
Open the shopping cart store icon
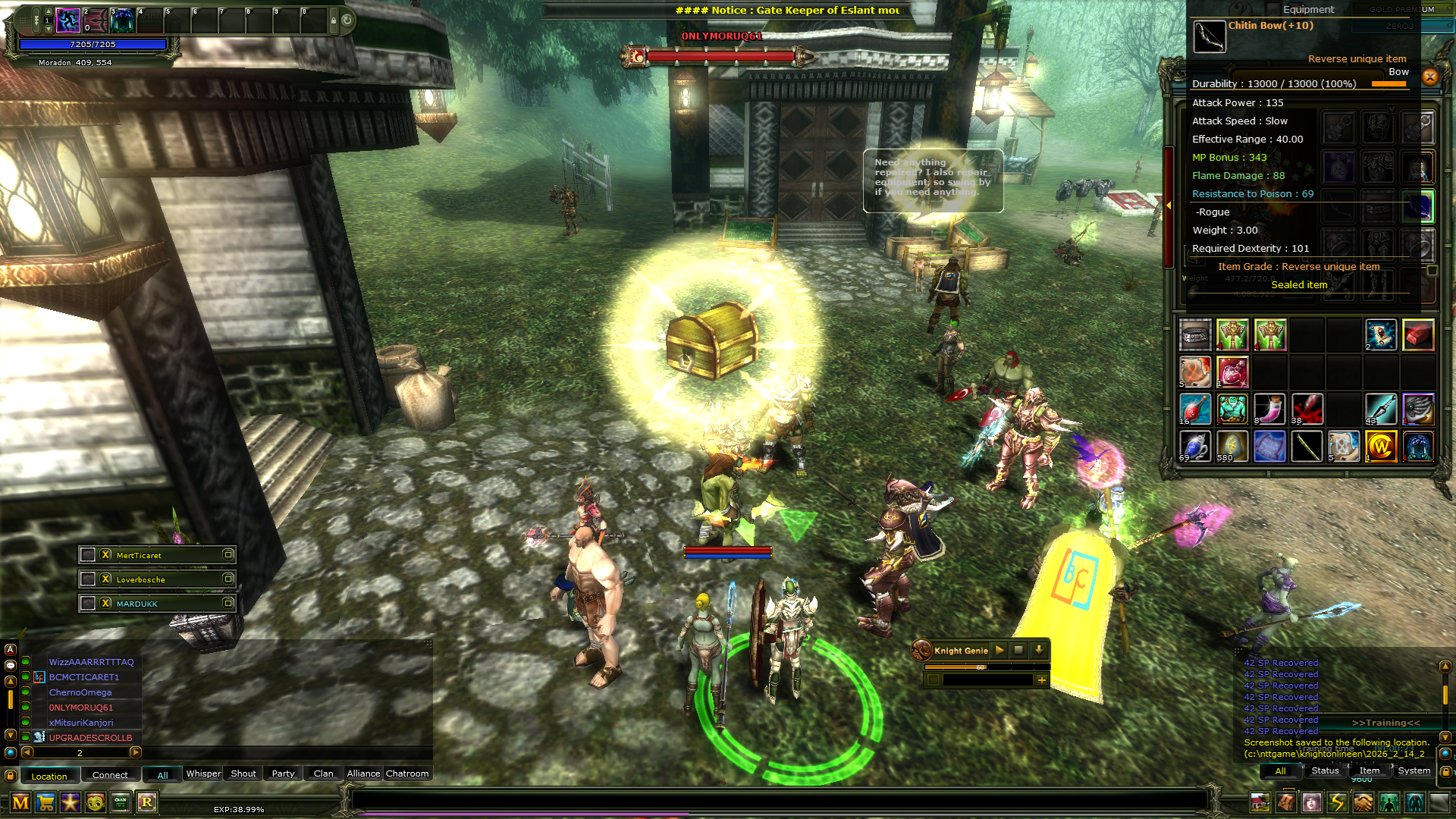pos(45,802)
